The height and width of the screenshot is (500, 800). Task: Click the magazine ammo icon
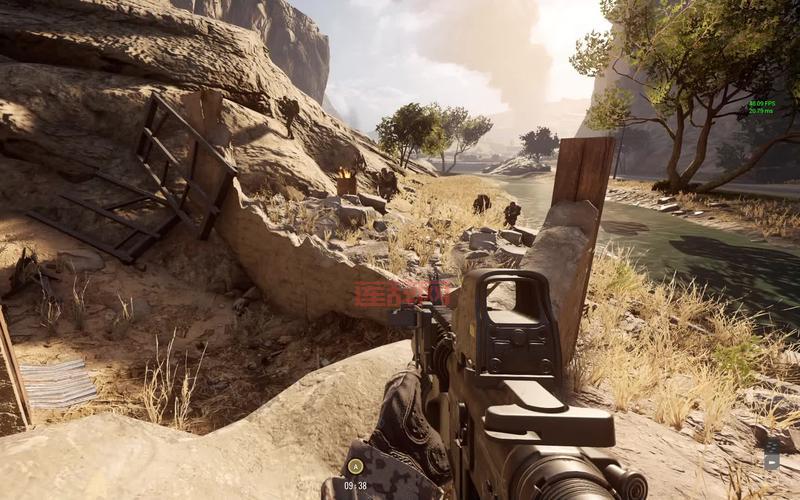pos(772,456)
